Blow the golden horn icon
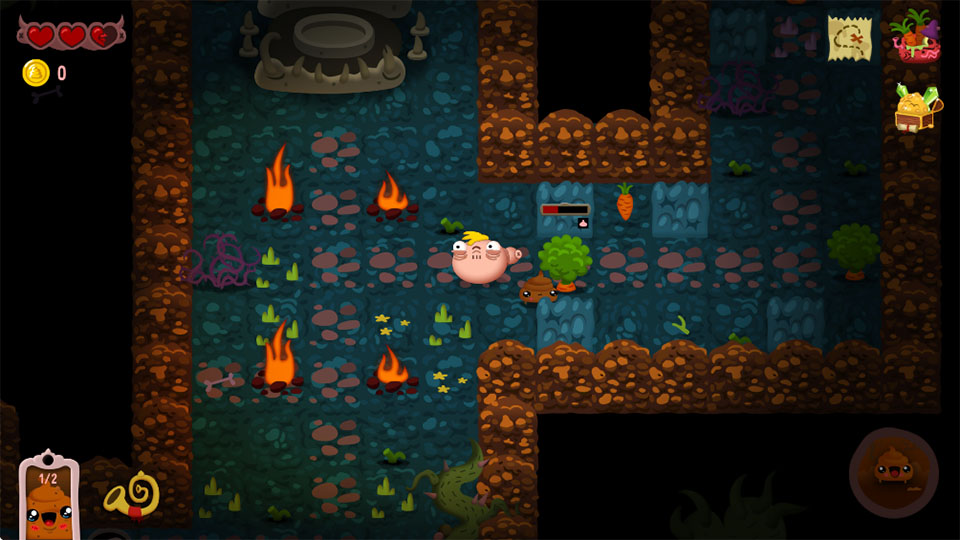 131,493
